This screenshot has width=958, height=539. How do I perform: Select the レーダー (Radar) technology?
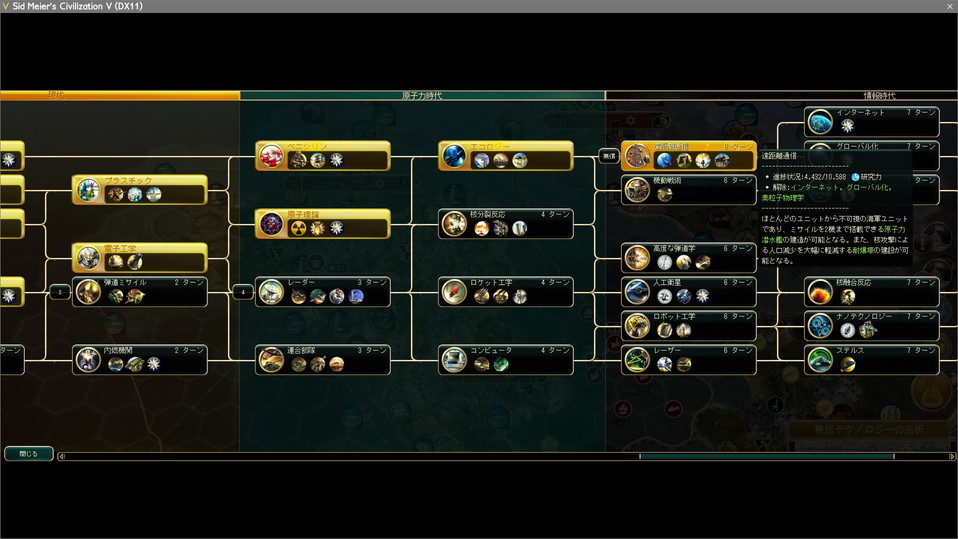click(x=322, y=291)
